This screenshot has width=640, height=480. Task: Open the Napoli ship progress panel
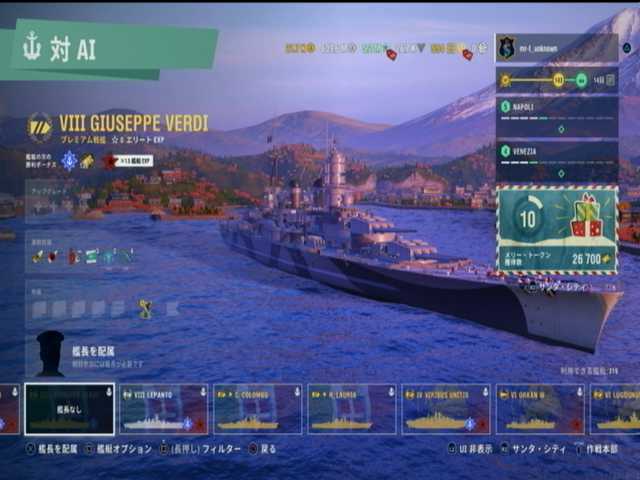click(x=556, y=116)
